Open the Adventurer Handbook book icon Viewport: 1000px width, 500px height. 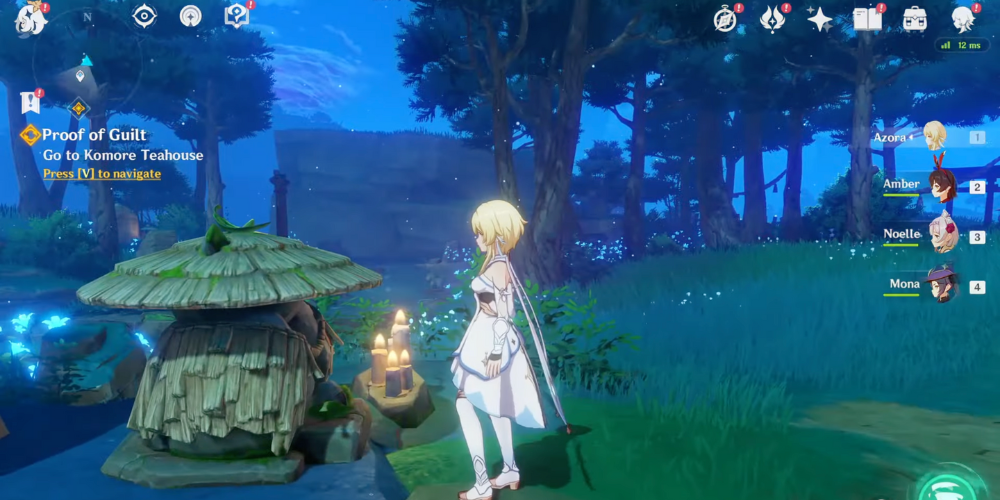867,19
